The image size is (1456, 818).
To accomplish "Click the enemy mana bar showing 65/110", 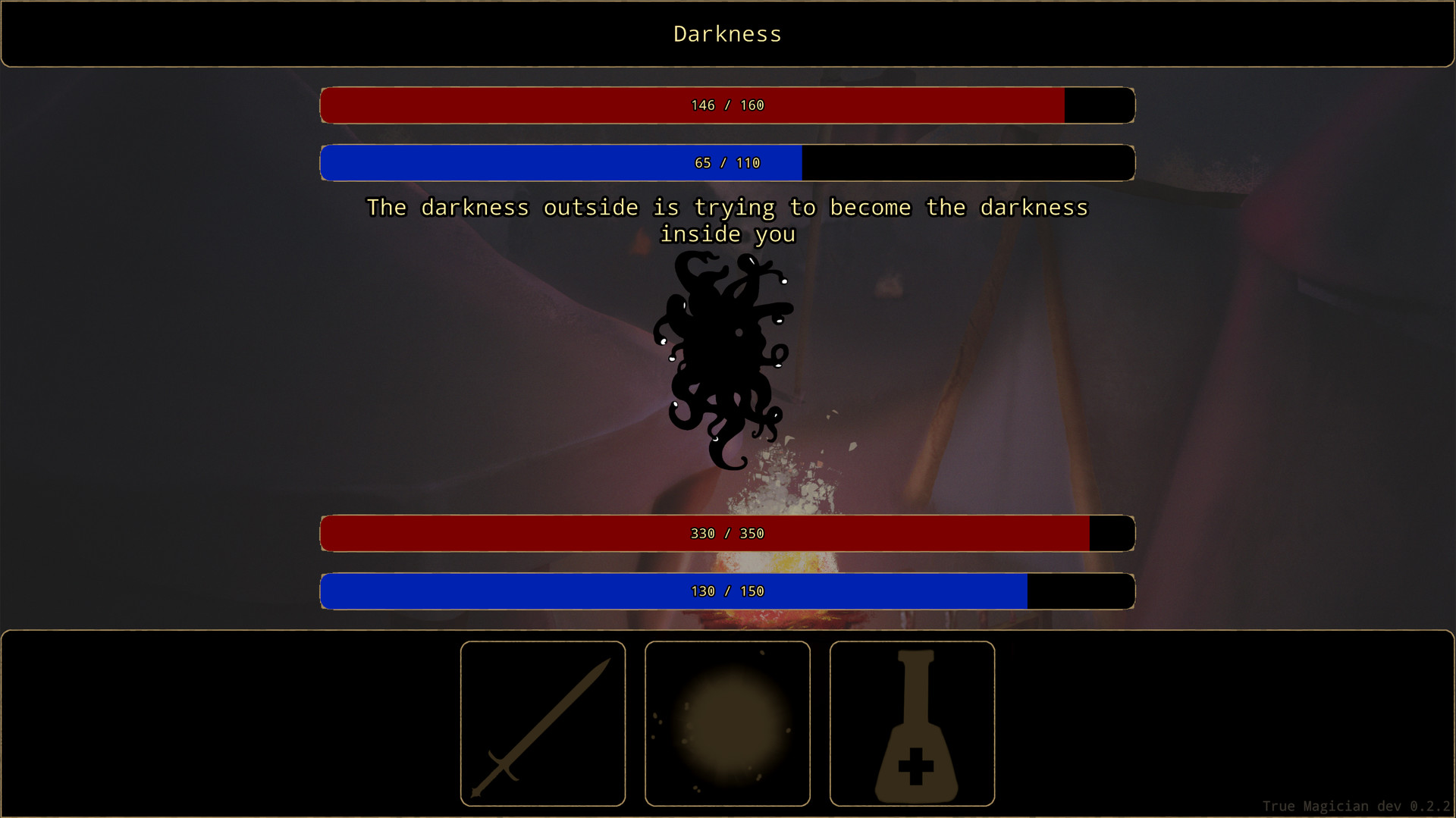I will (727, 162).
